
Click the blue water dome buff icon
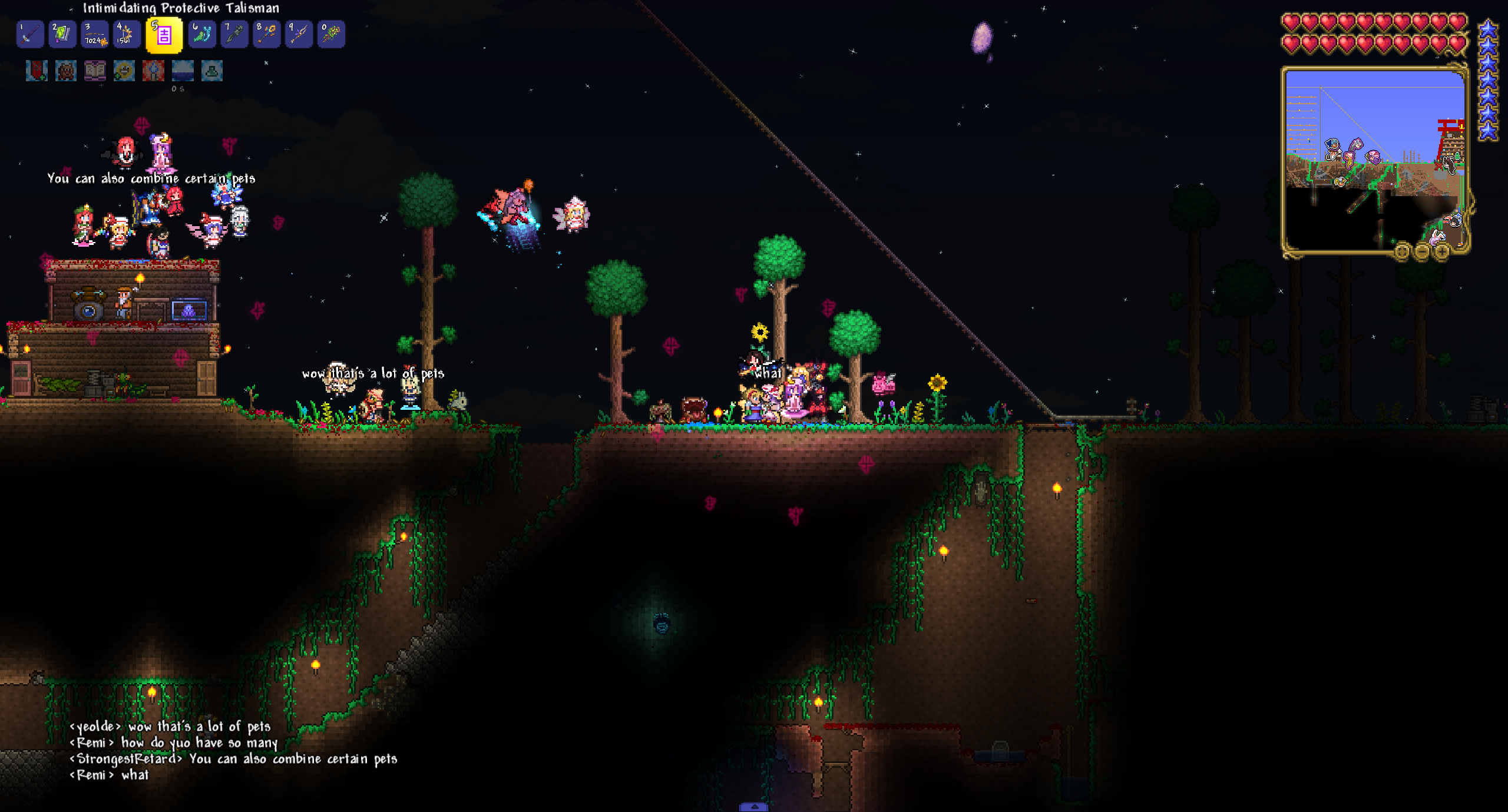(183, 71)
